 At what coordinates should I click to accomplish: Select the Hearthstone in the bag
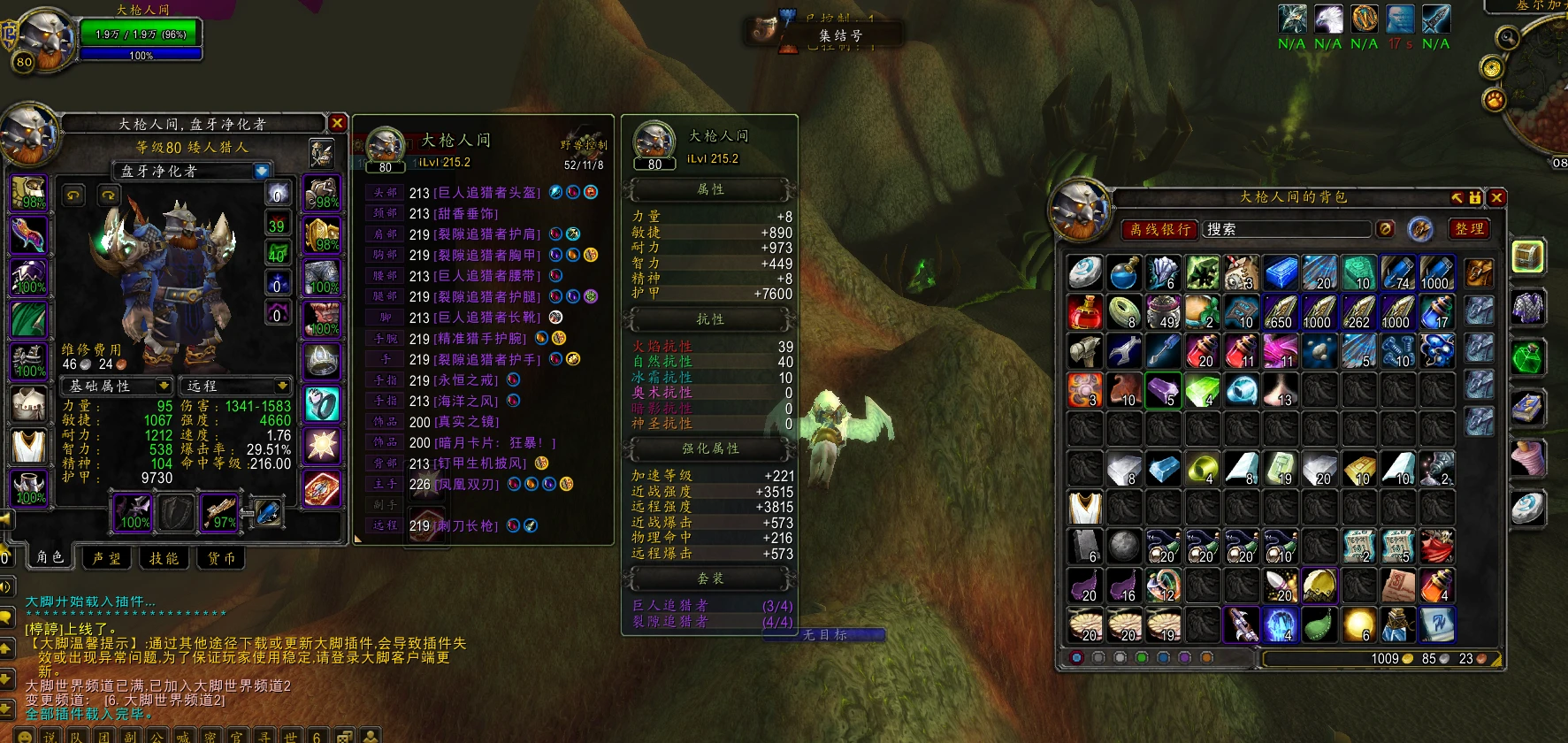coord(1085,272)
